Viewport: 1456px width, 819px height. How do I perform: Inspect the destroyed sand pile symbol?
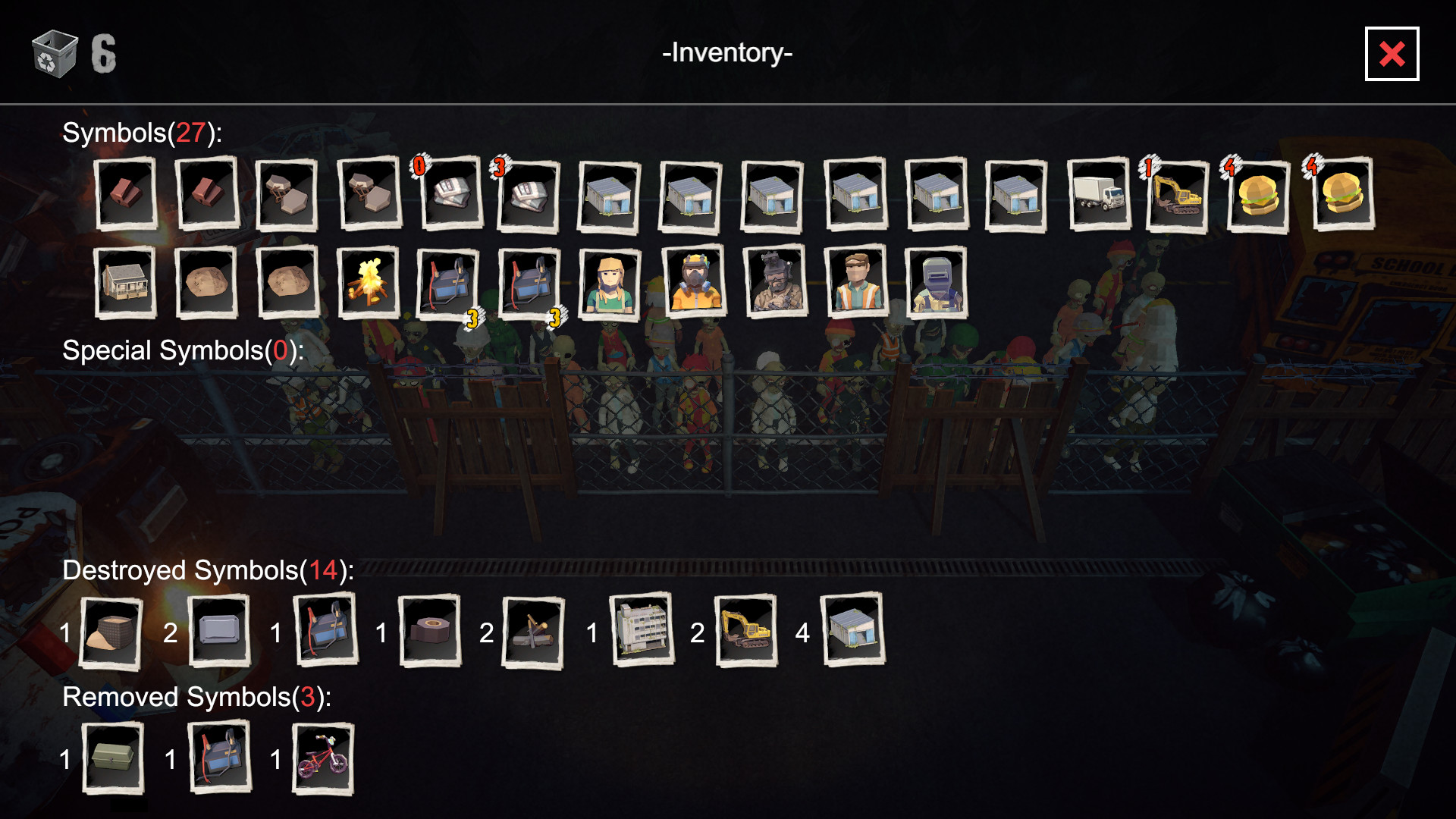111,632
